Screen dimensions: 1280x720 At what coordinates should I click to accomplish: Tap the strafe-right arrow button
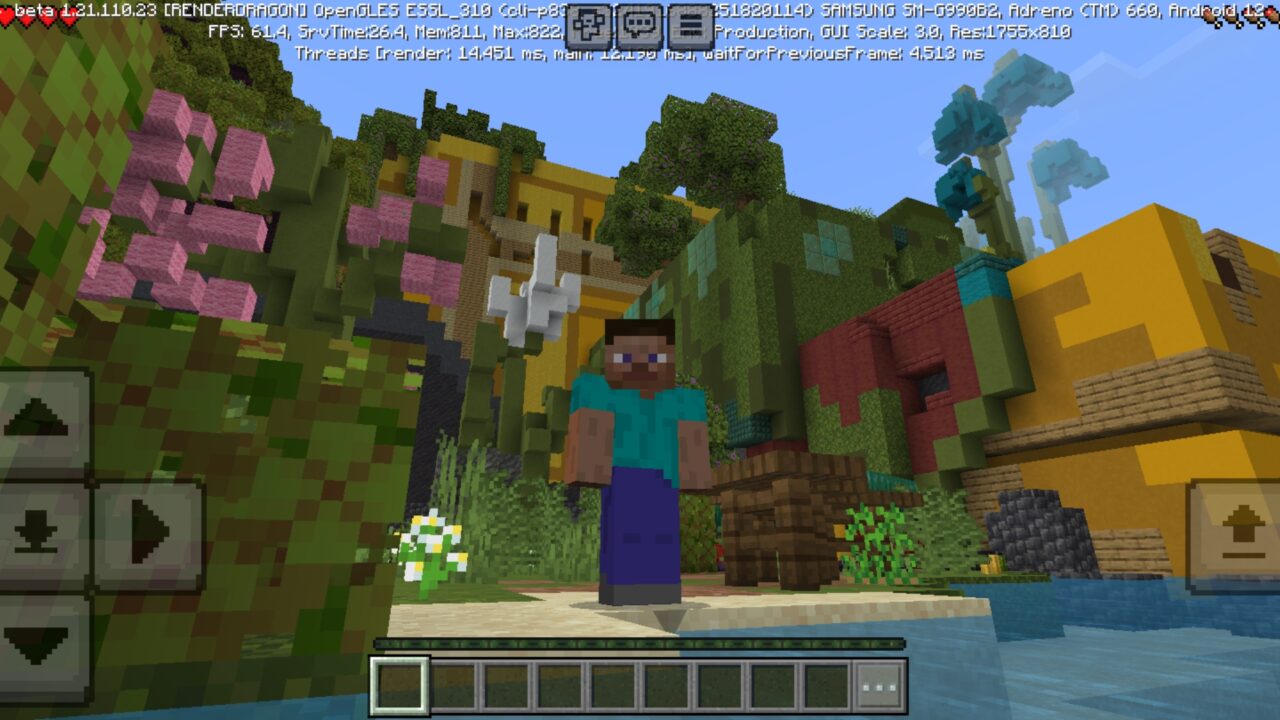click(150, 530)
